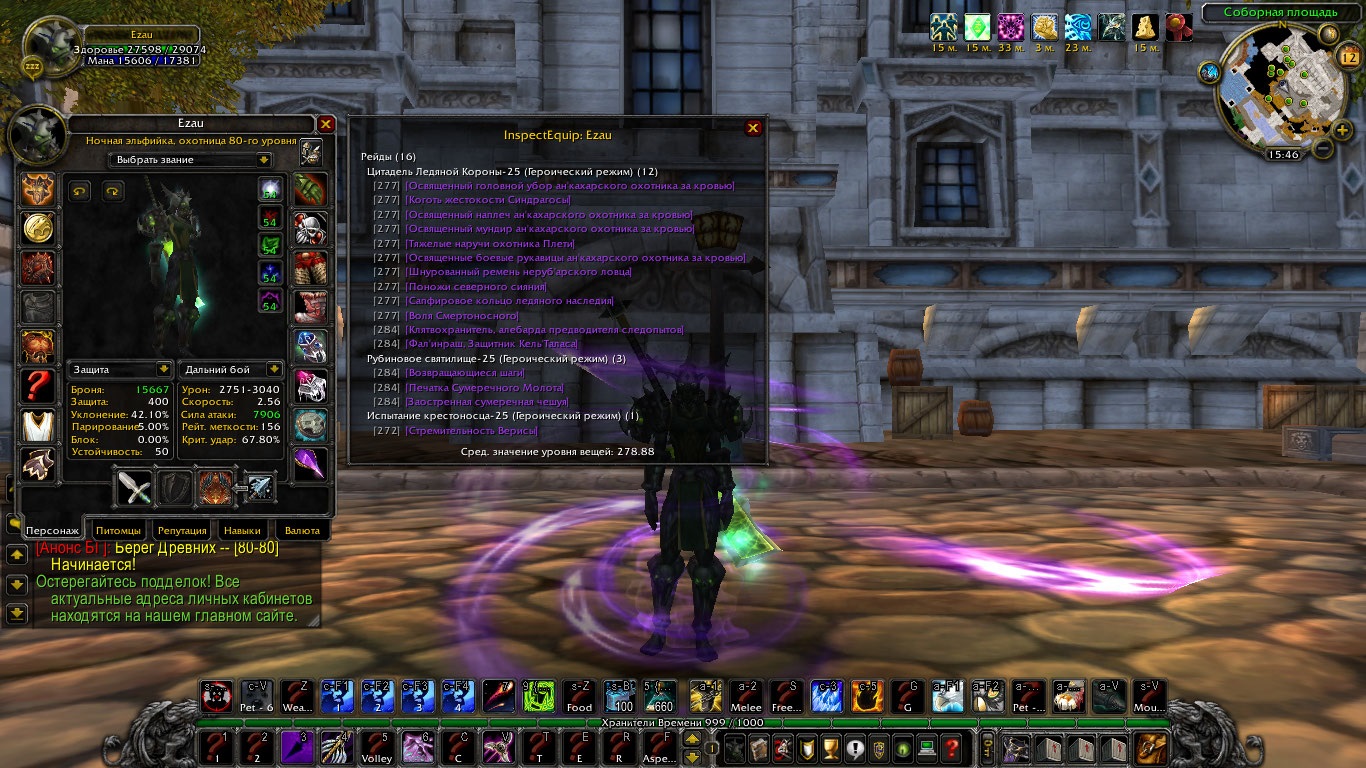This screenshot has height=768, width=1366.
Task: Use the Volley action bar button
Action: tap(375, 746)
